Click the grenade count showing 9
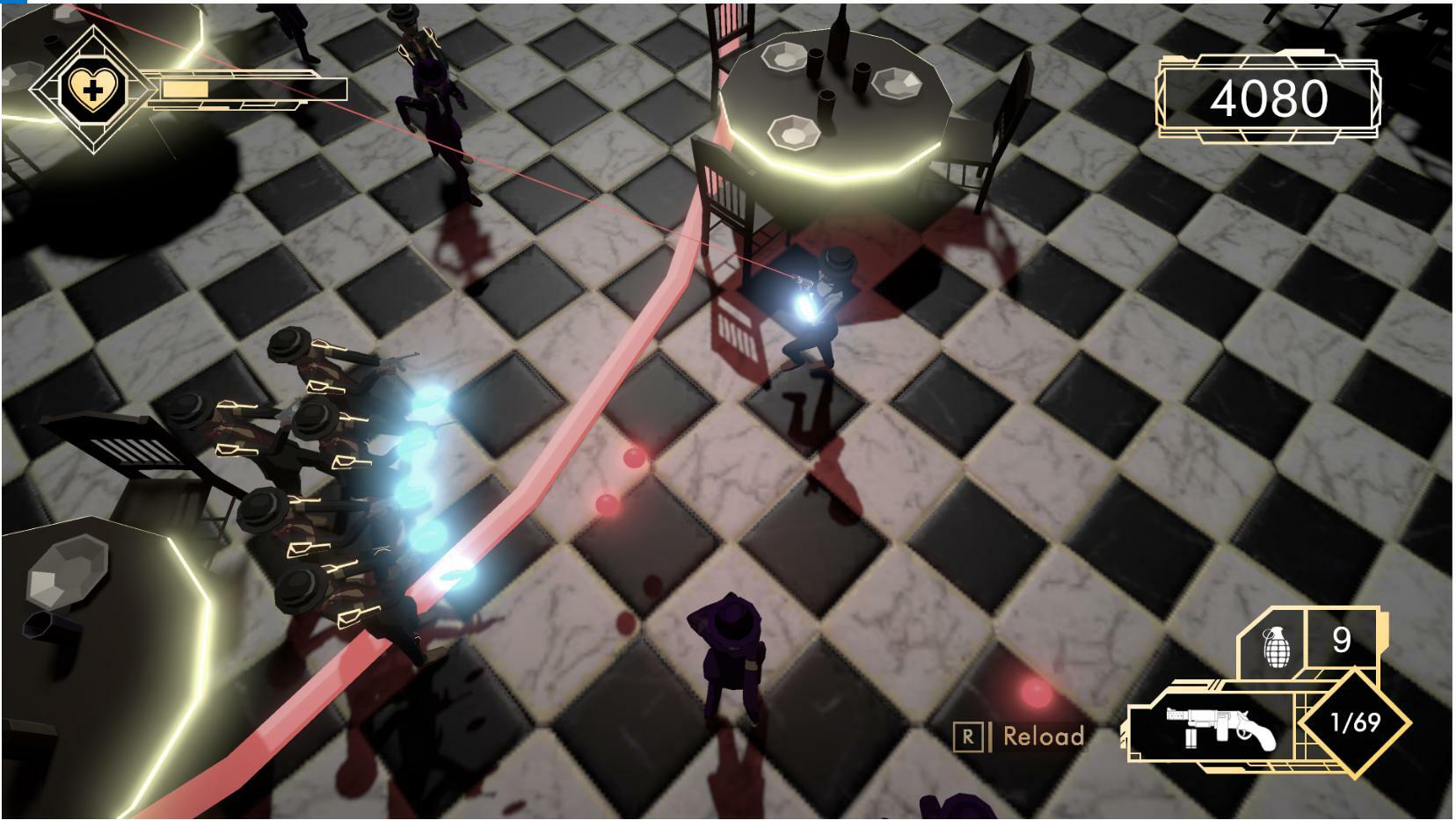Viewport: 1456px width, 820px height. 1341,640
